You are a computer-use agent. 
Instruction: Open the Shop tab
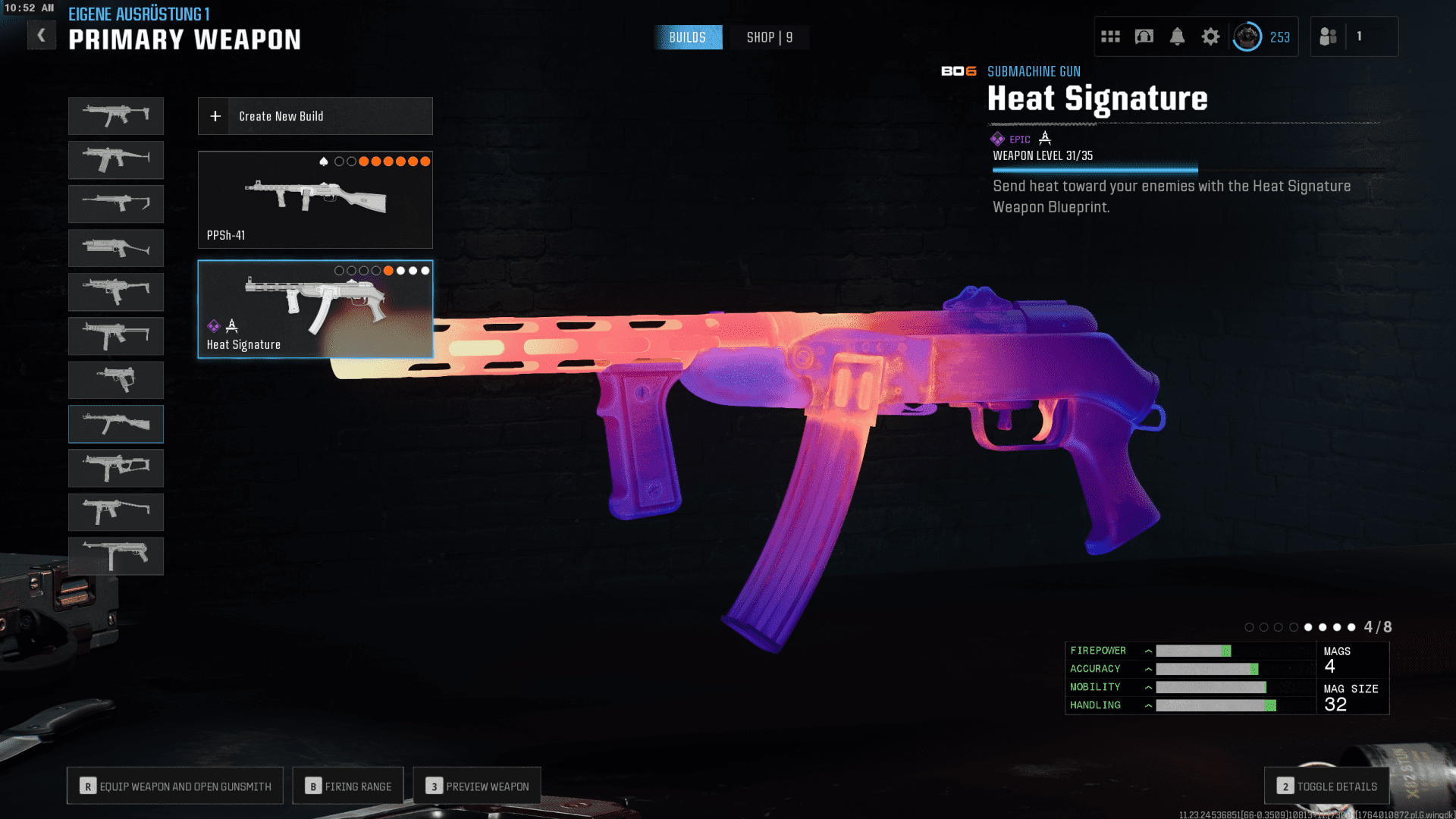pos(769,37)
